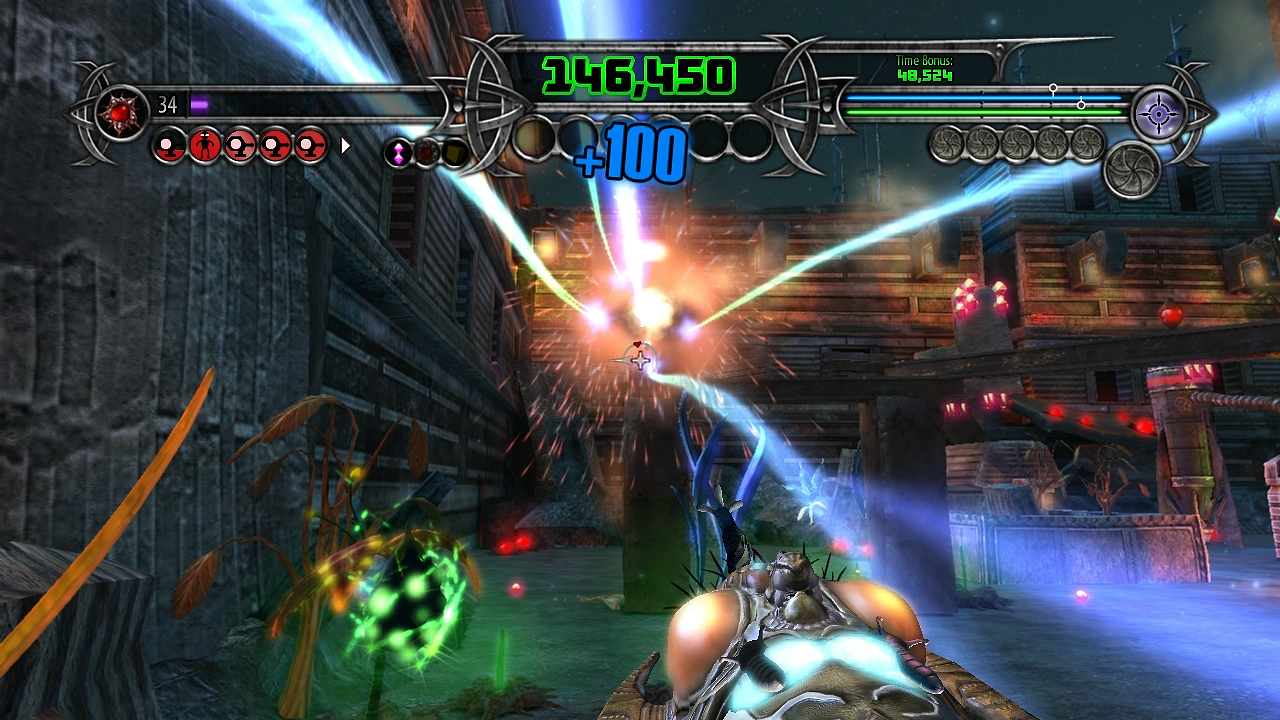Select the first grey shutter charge icon
Screen dimensions: 1280x720
(x=946, y=145)
